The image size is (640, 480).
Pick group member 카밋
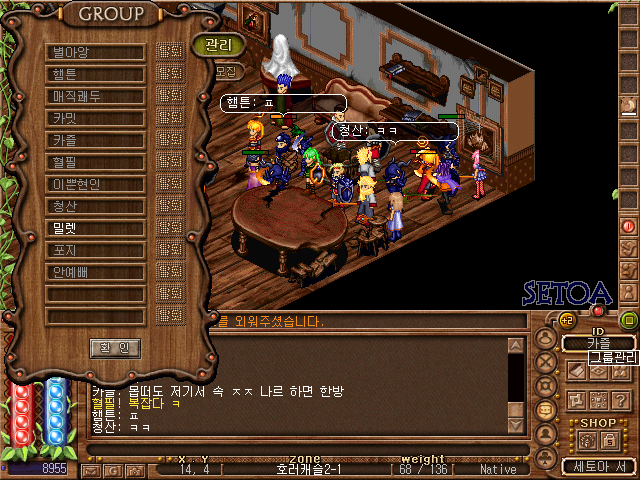[x=95, y=118]
